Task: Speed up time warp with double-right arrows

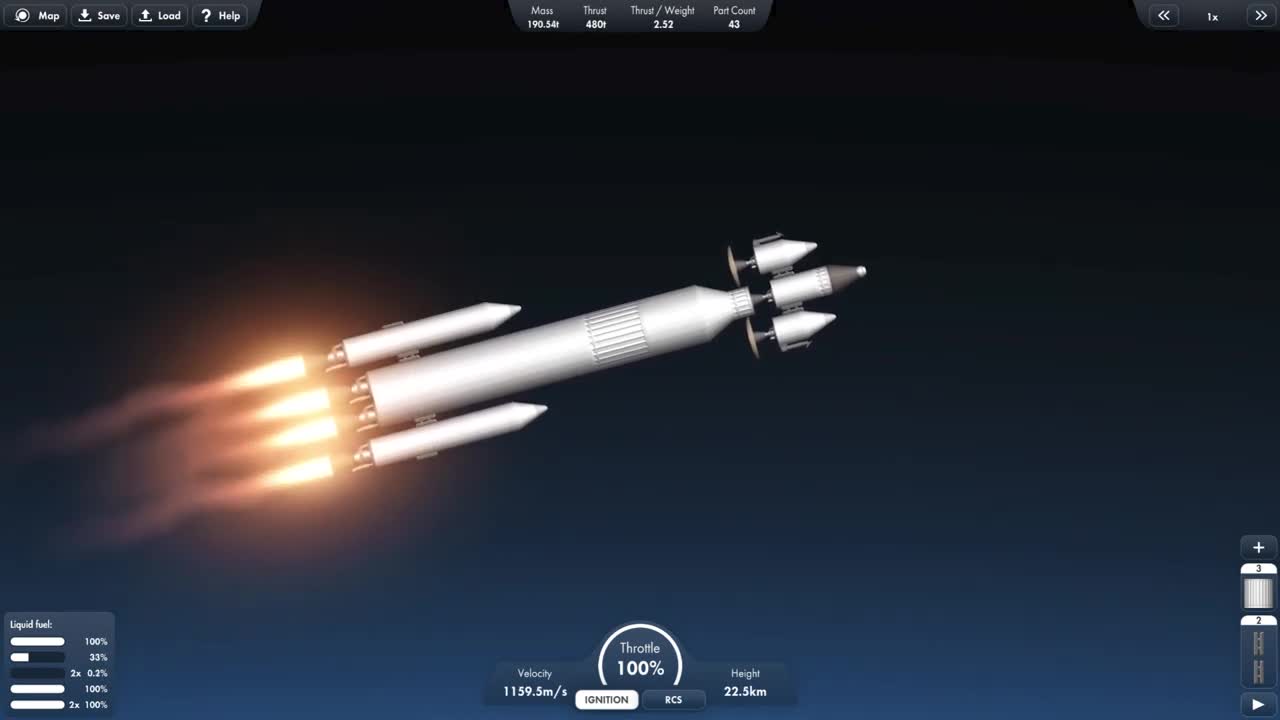Action: point(1261,15)
